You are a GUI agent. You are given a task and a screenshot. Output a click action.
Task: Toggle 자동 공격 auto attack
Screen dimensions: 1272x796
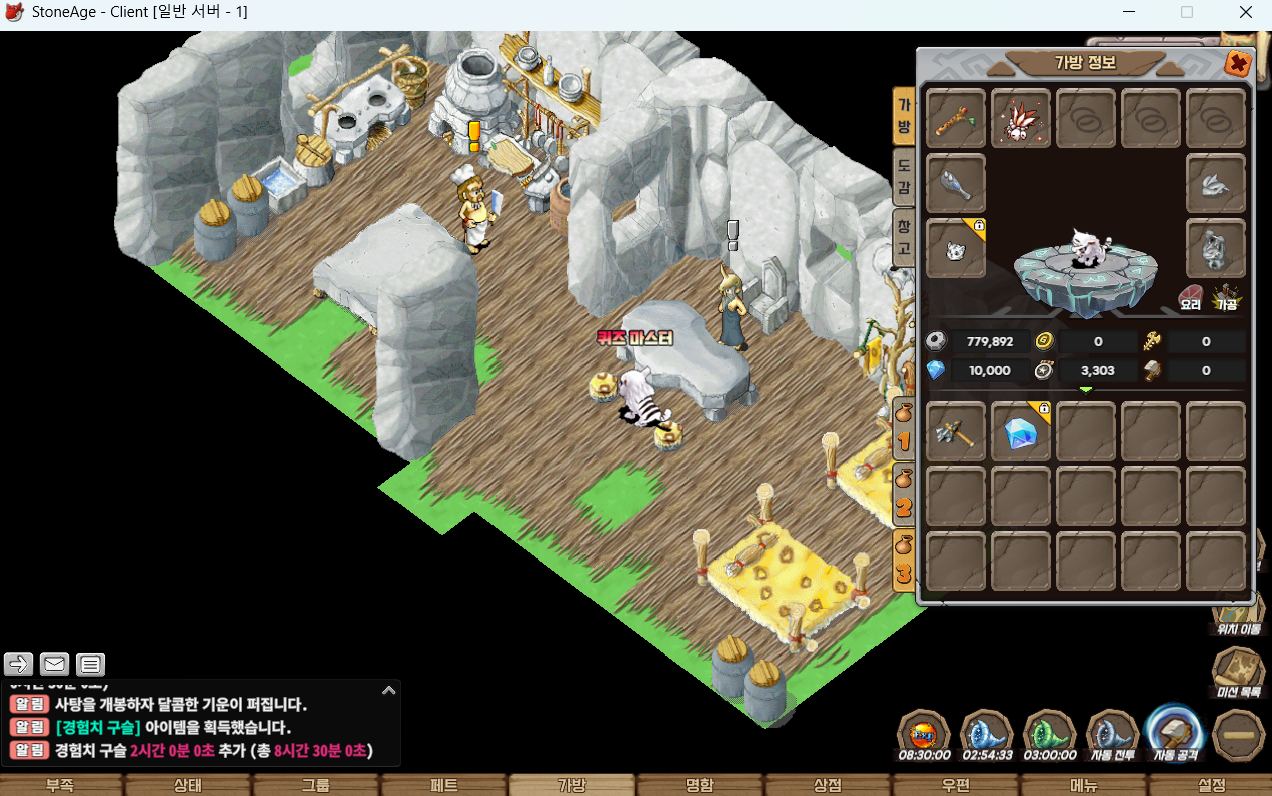click(x=1176, y=733)
